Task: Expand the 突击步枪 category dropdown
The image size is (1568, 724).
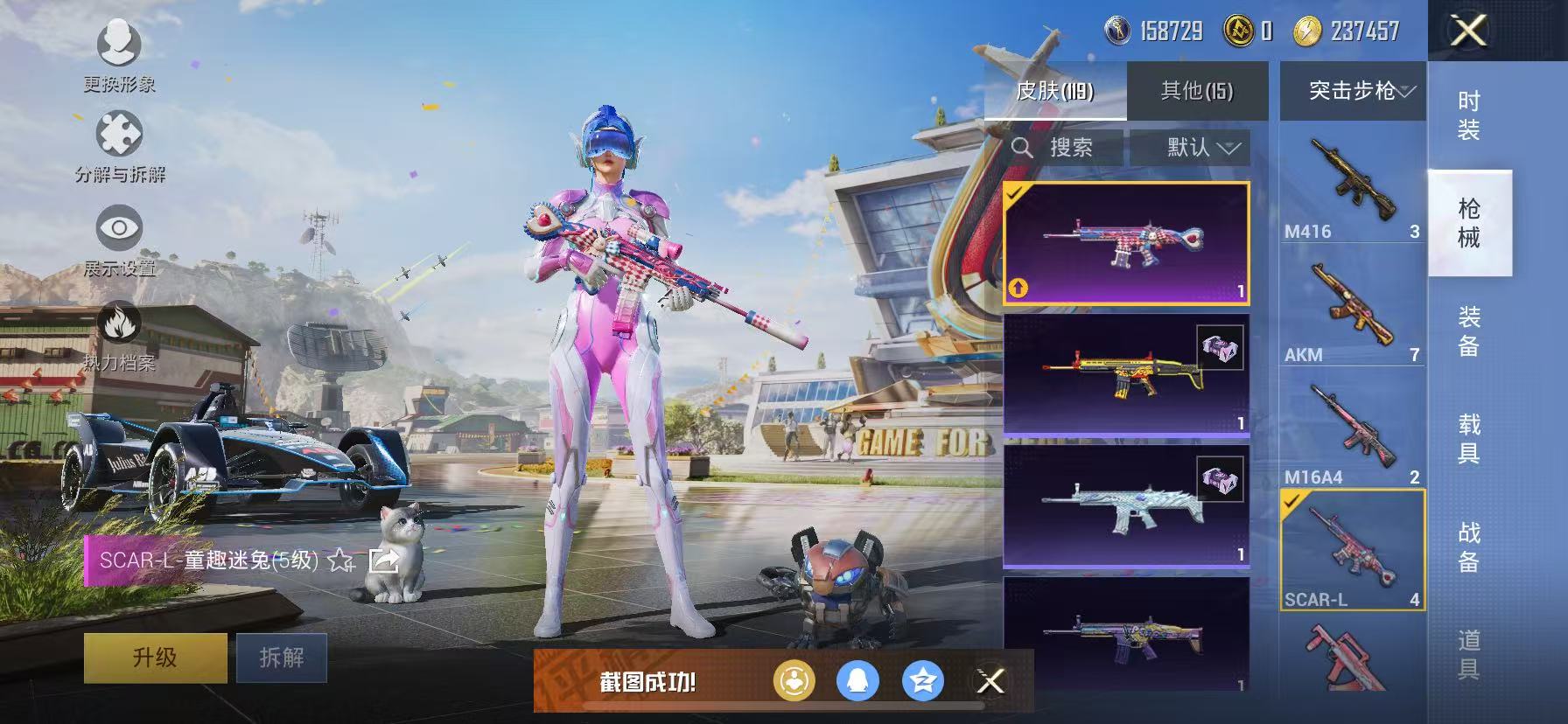Action: click(1352, 90)
